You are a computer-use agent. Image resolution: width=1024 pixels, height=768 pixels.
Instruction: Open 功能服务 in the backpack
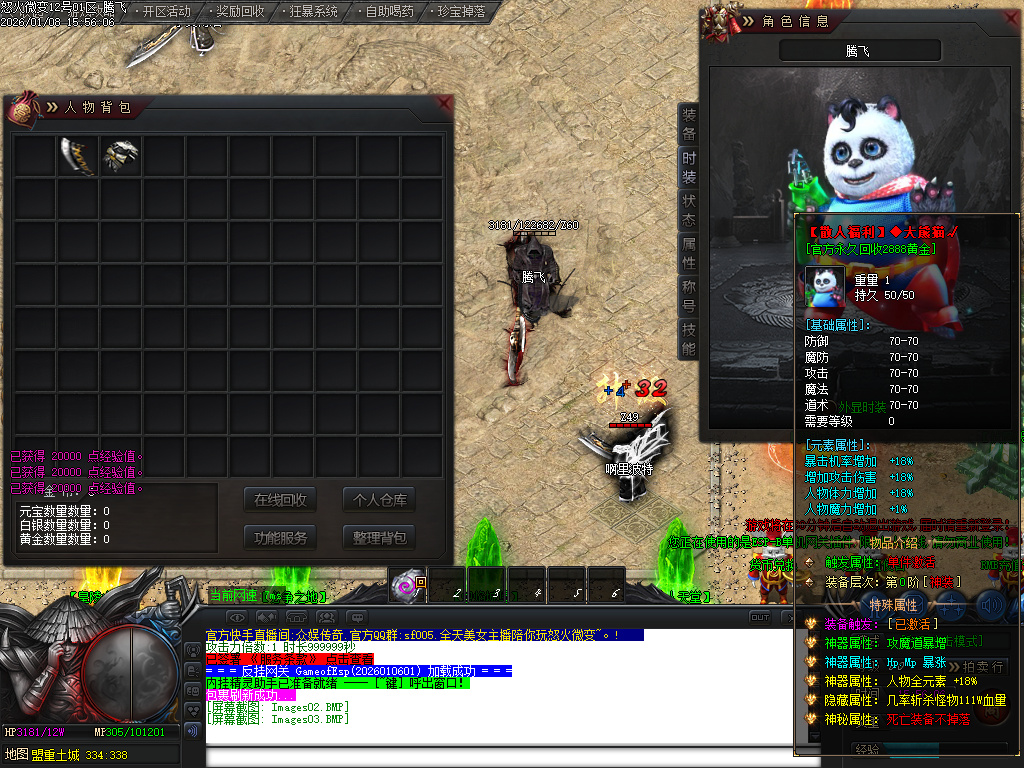tap(280, 537)
